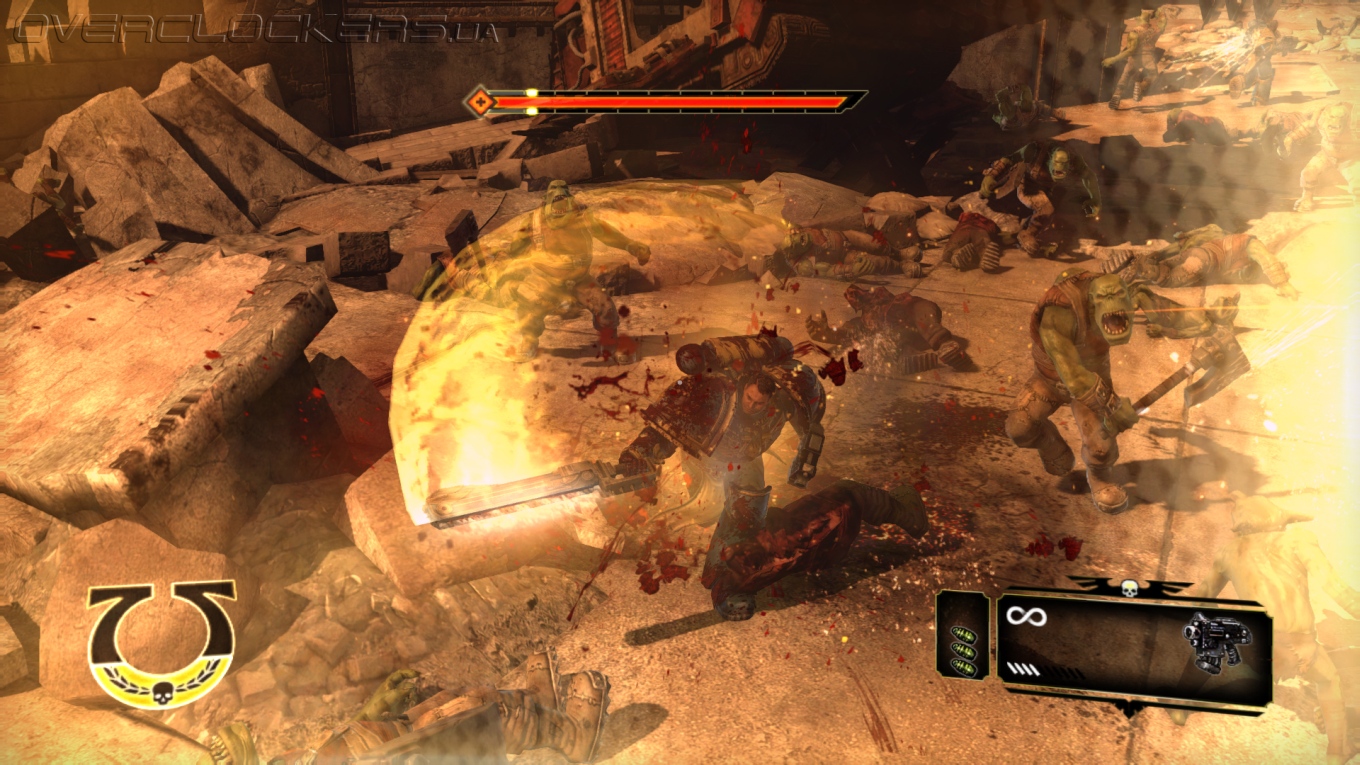Click the Ultramarines fury emblem
This screenshot has height=765, width=1360.
pos(161,643)
